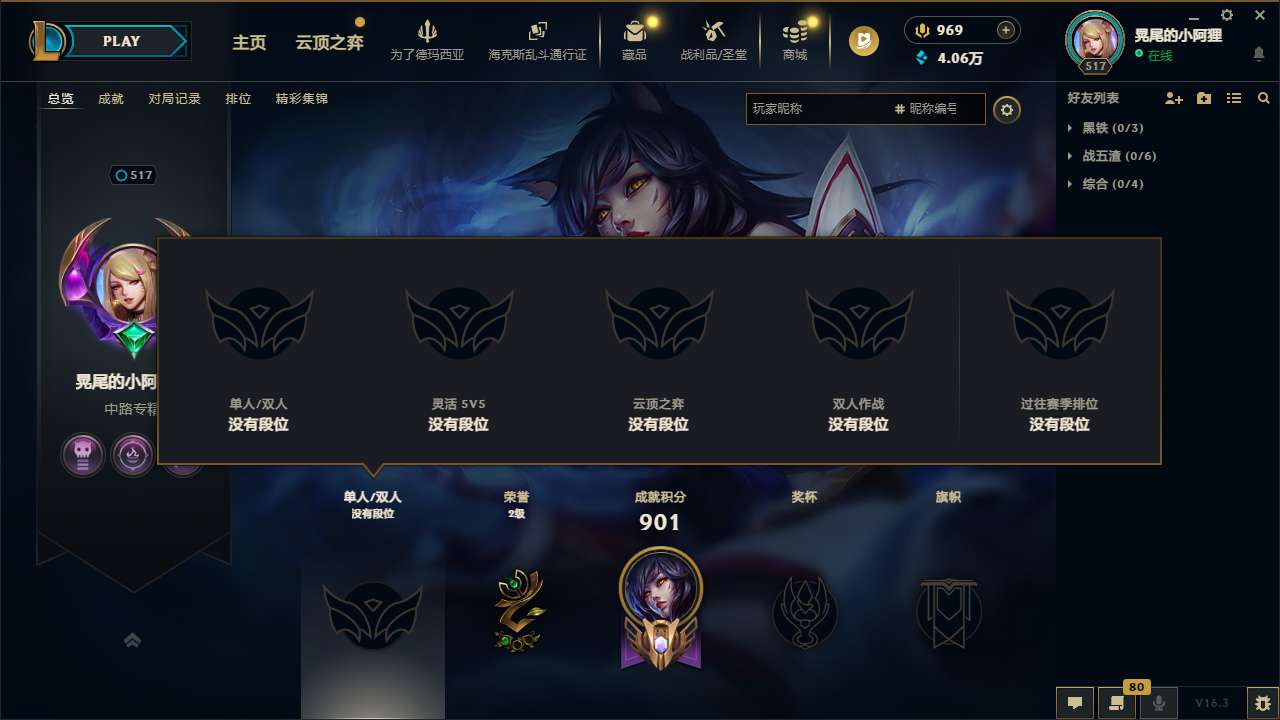Open the 海克斯乱斗通行证 pass
Screen dimensions: 1280x720
coord(537,40)
